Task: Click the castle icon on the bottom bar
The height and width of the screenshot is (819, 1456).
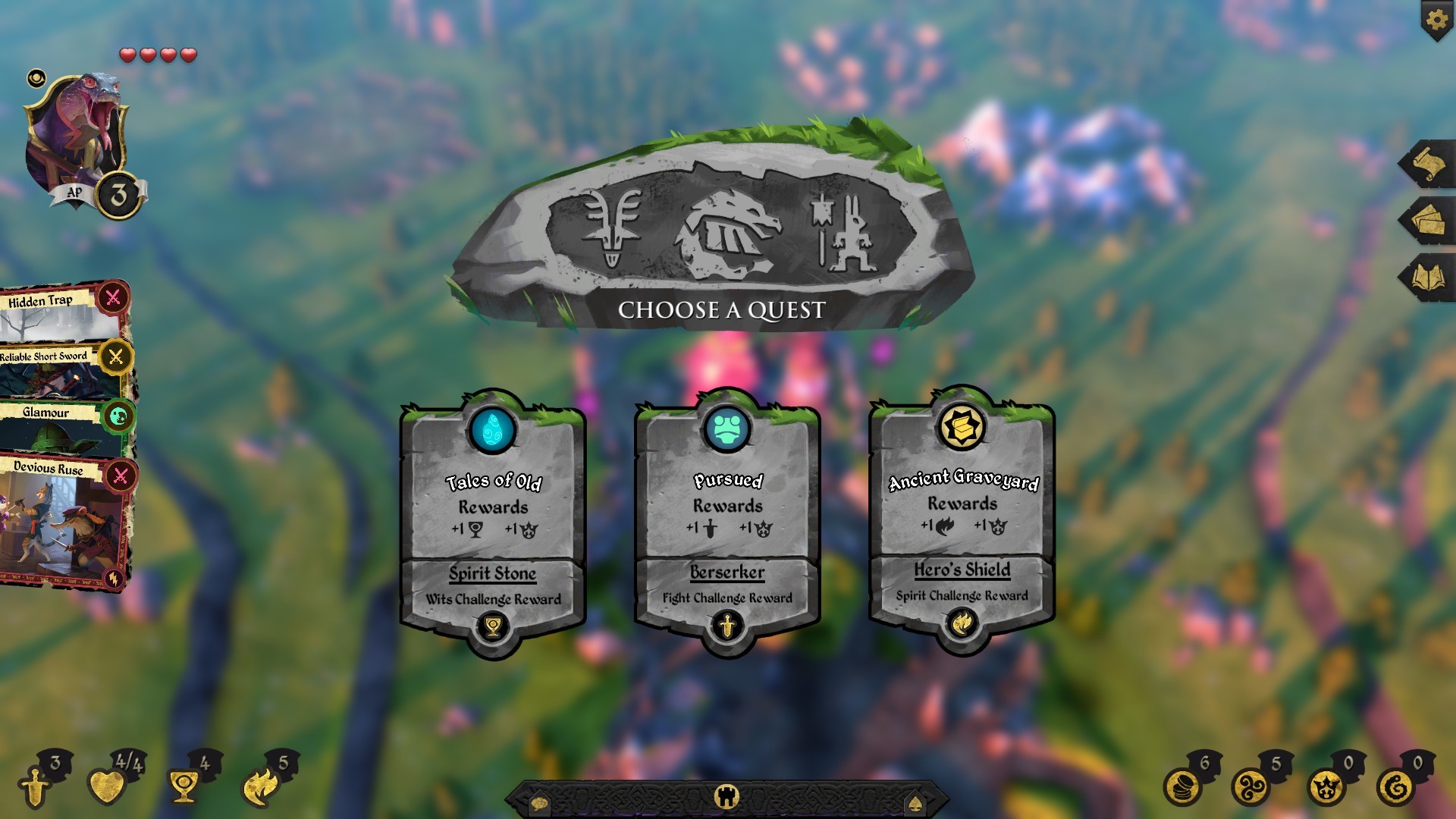Action: click(727, 795)
